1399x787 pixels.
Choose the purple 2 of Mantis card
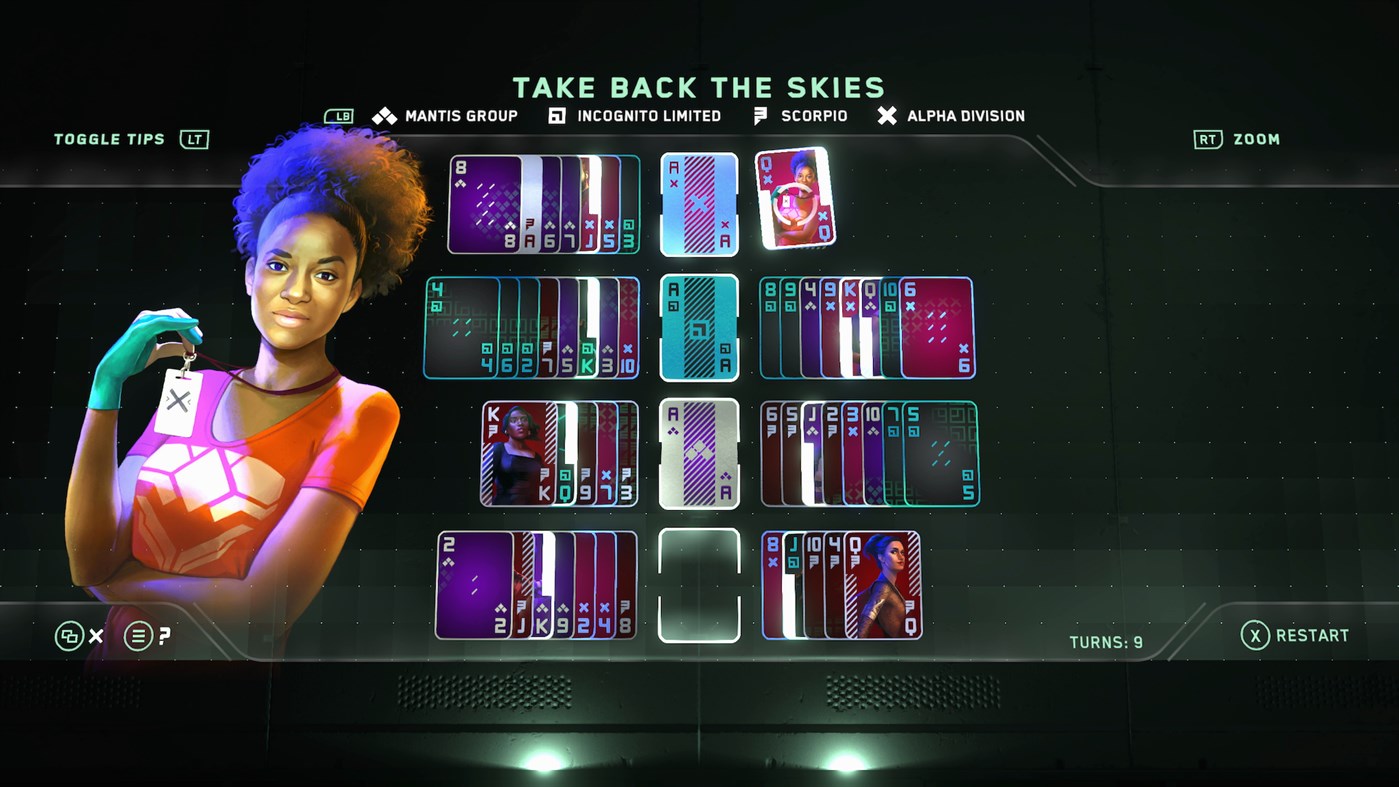[474, 585]
